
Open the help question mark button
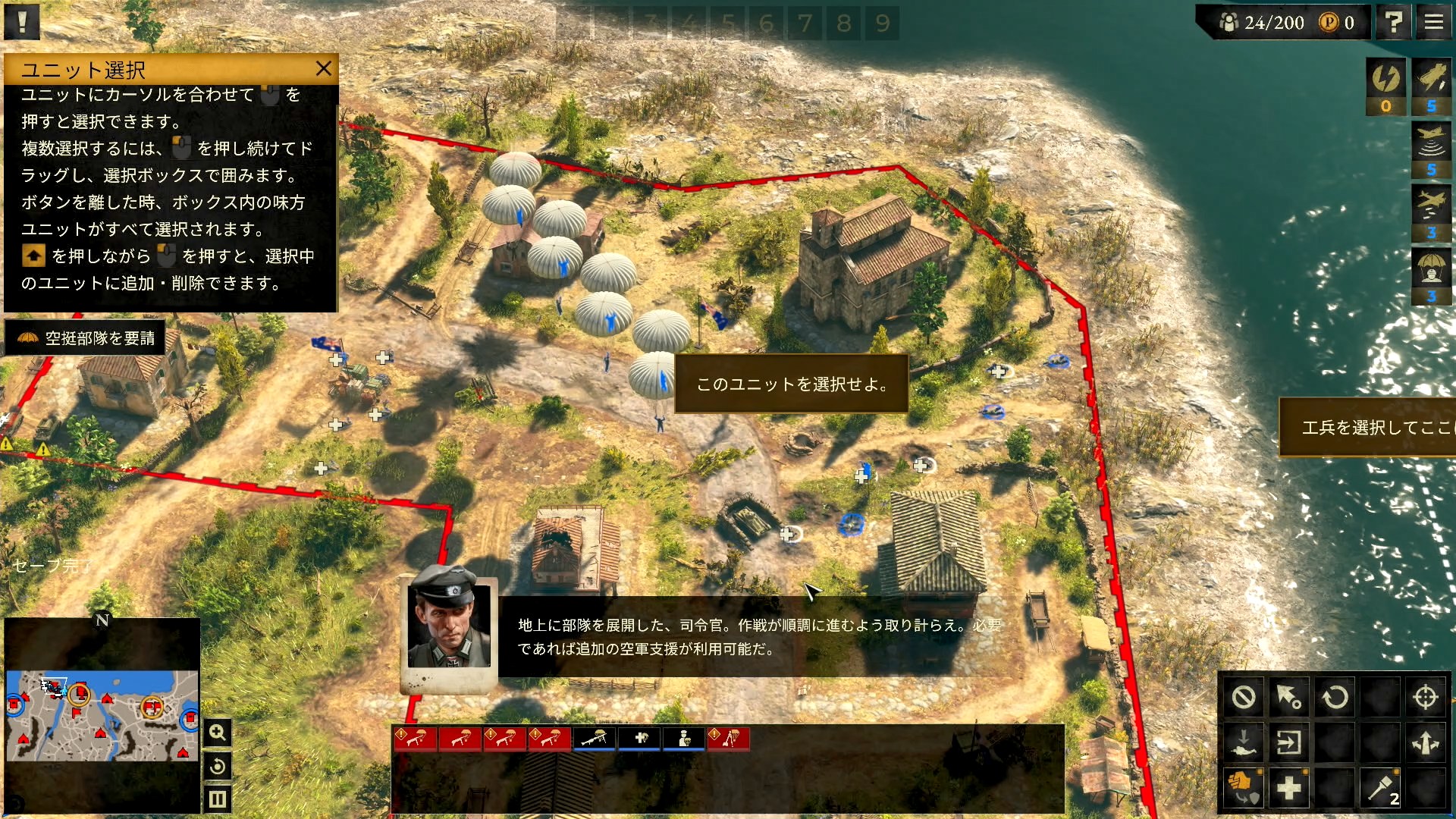[x=1394, y=22]
